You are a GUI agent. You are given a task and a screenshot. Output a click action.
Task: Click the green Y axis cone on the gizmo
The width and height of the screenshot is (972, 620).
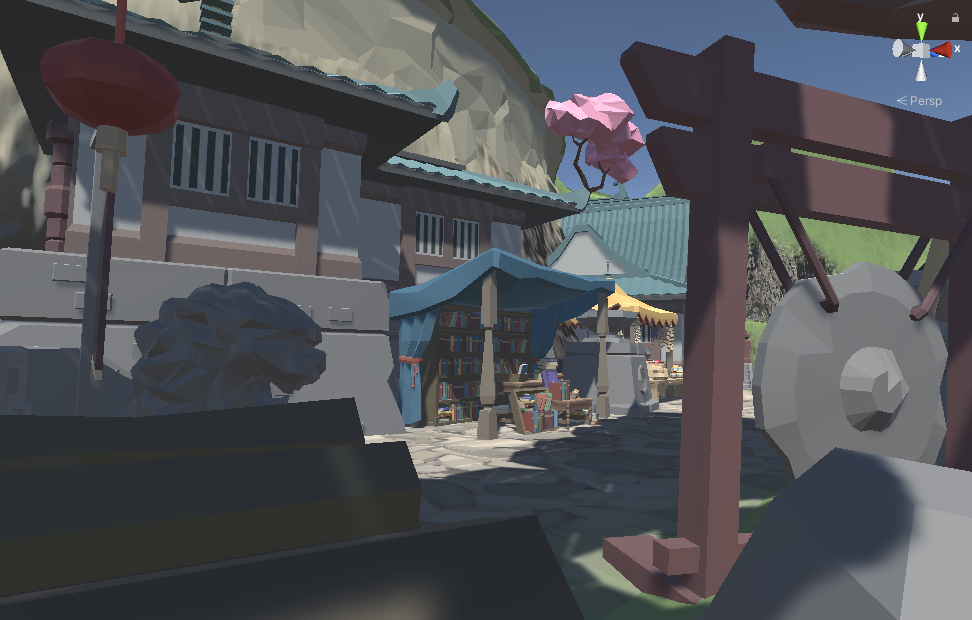[921, 32]
